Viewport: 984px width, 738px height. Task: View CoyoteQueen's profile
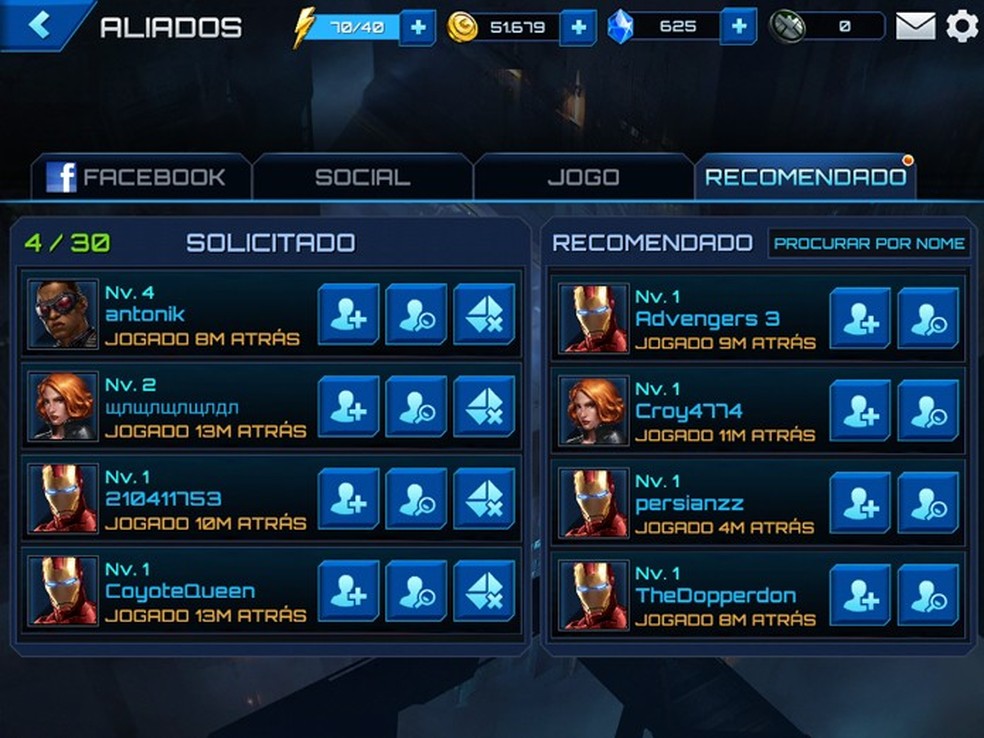(x=416, y=591)
